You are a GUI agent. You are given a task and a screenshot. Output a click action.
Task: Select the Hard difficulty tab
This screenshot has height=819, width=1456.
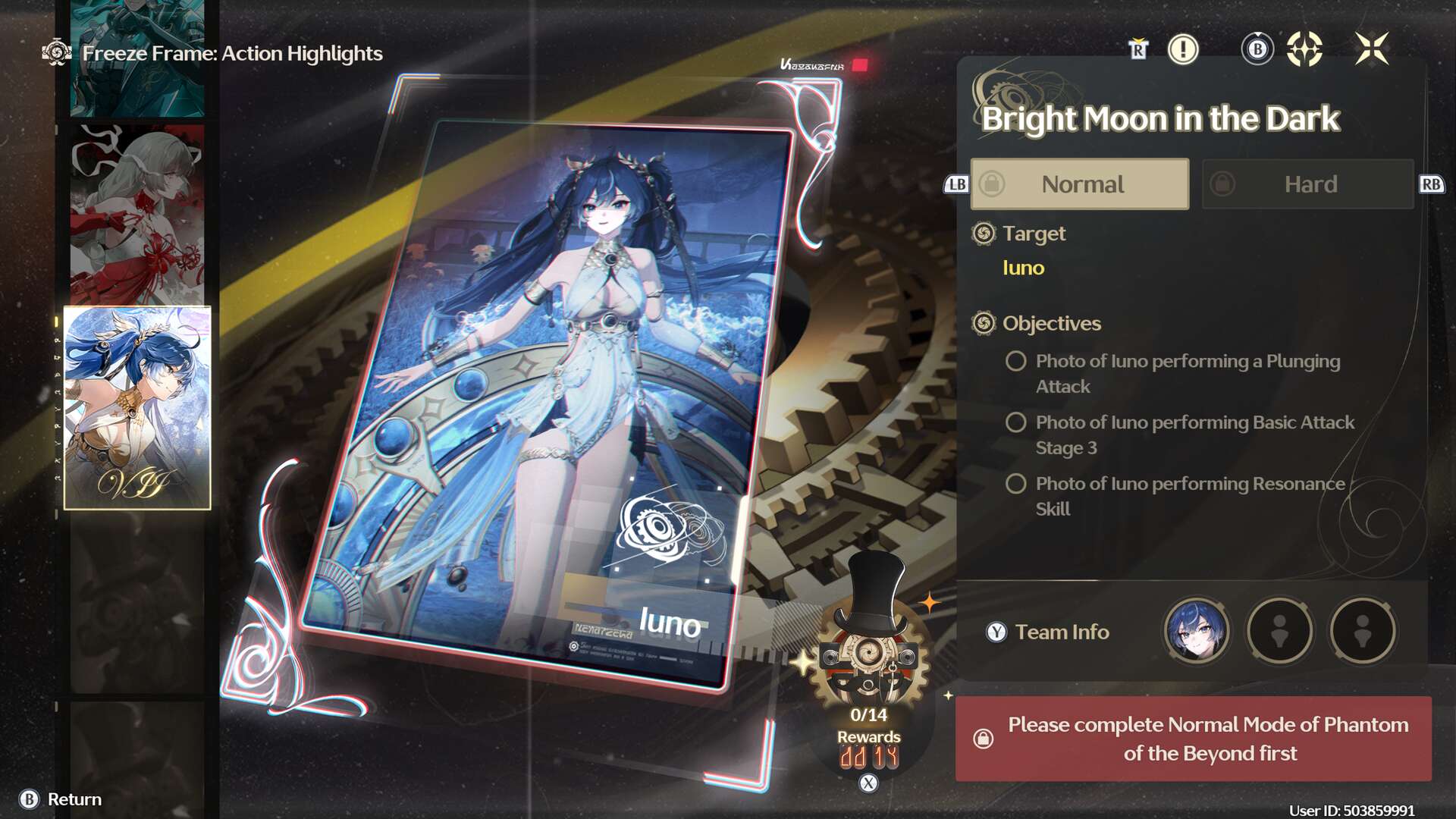pyautogui.click(x=1308, y=184)
